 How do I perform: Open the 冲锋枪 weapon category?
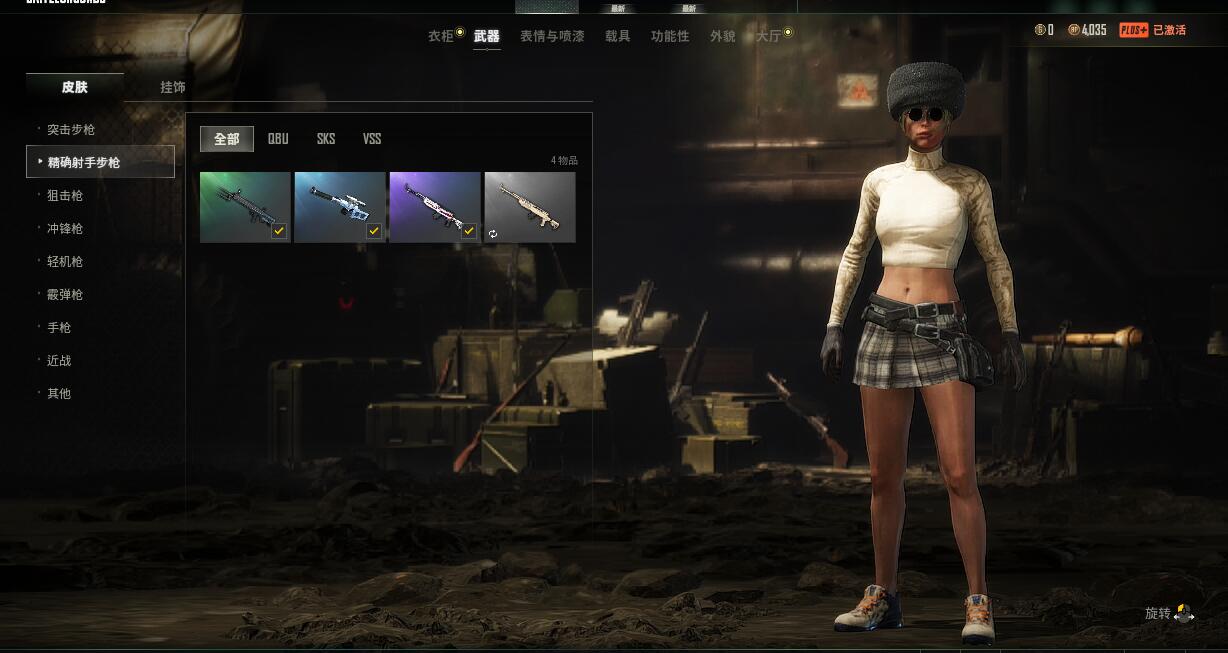pos(65,229)
